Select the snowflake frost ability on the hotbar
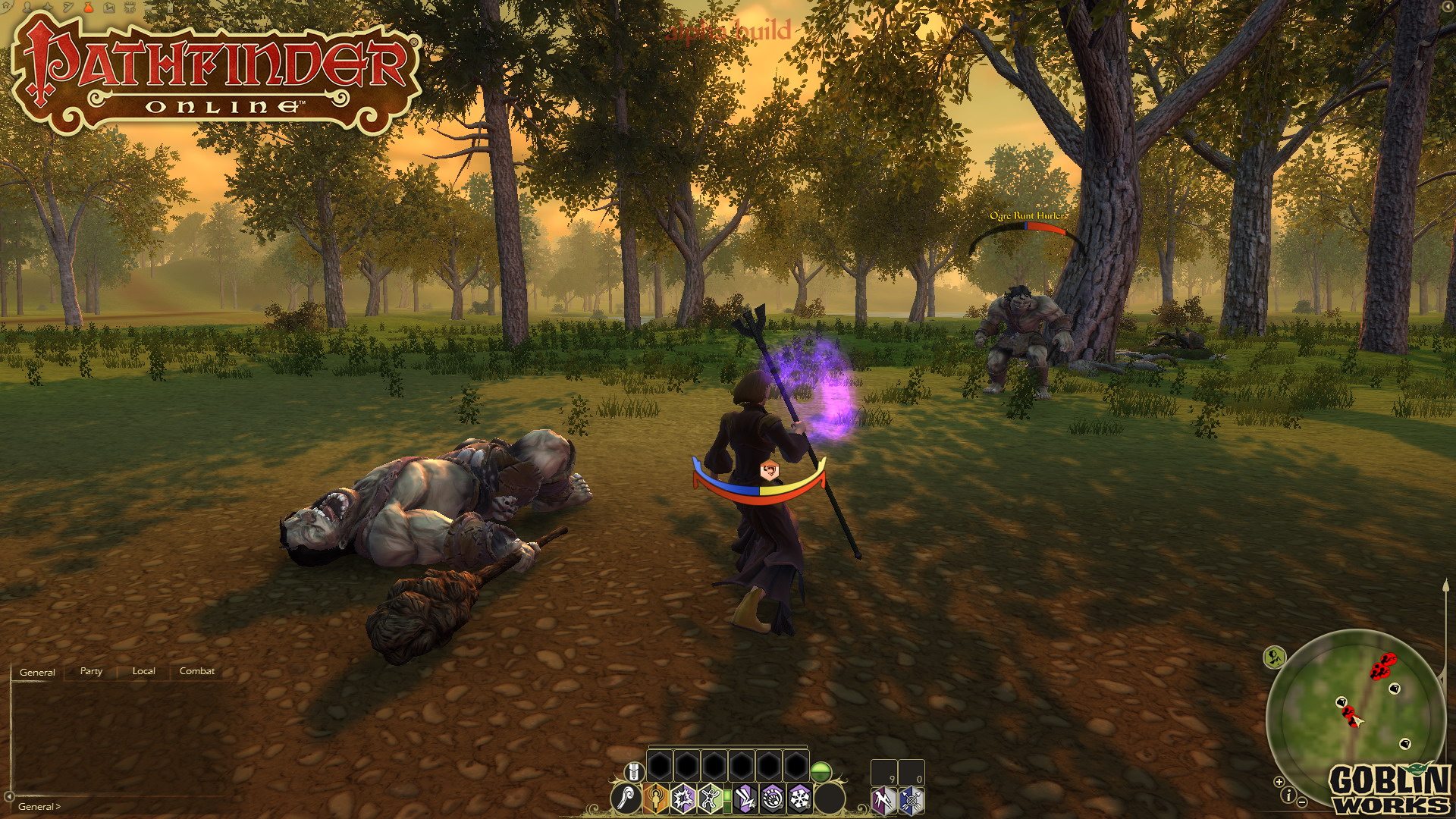The height and width of the screenshot is (819, 1456). 799,800
